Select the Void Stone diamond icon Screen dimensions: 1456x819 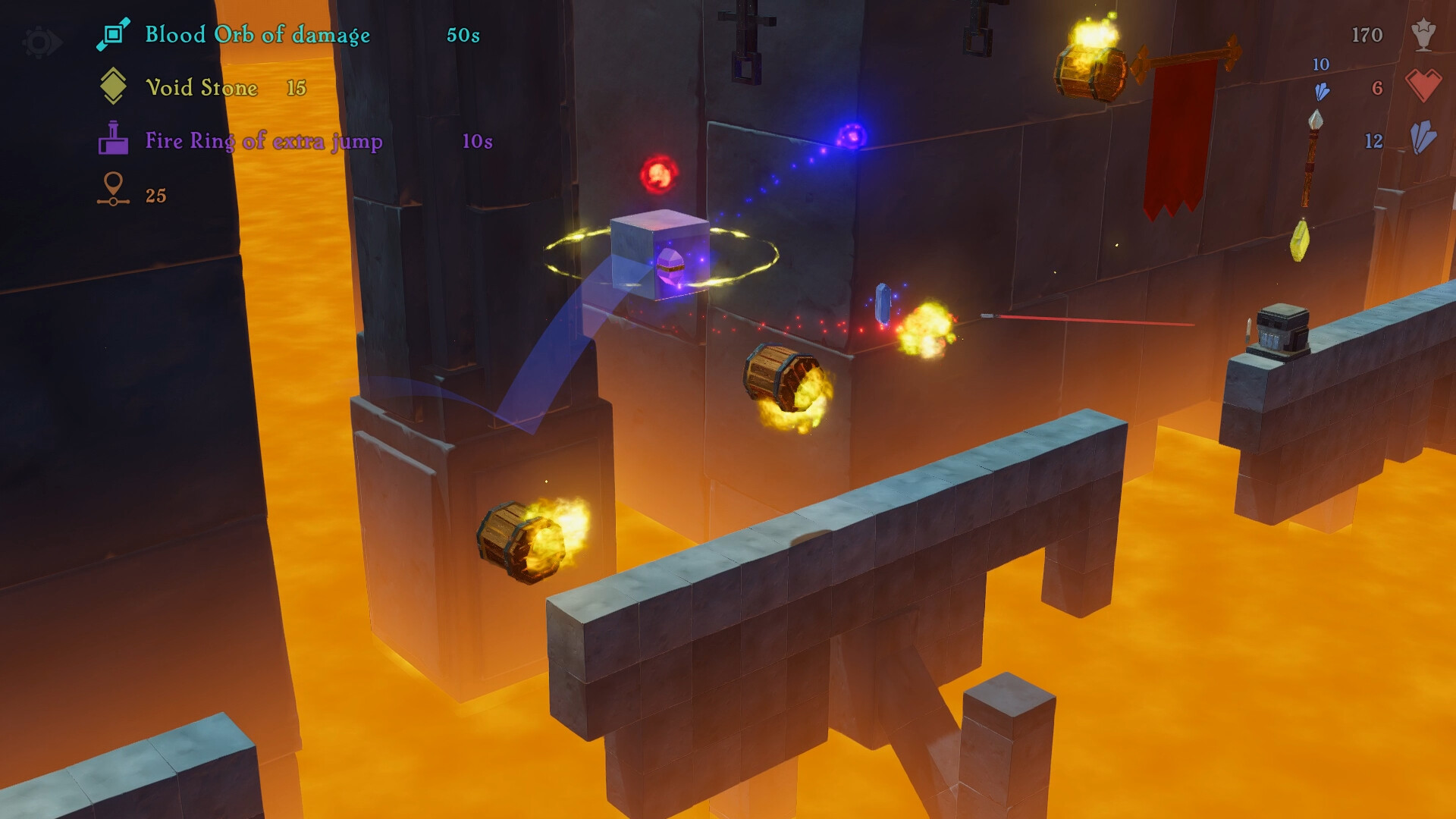(x=114, y=86)
